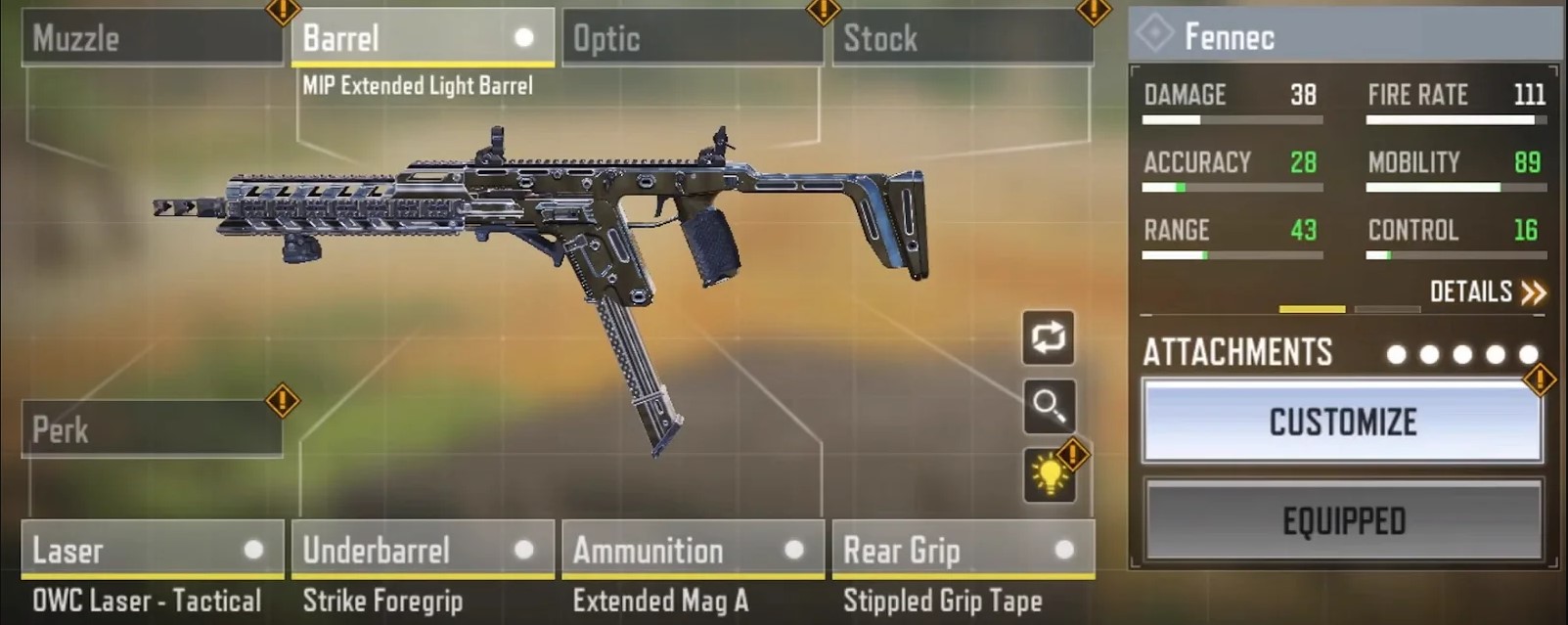Viewport: 1568px width, 625px height.
Task: Tap the circular arrows swap icon
Action: 1049,337
